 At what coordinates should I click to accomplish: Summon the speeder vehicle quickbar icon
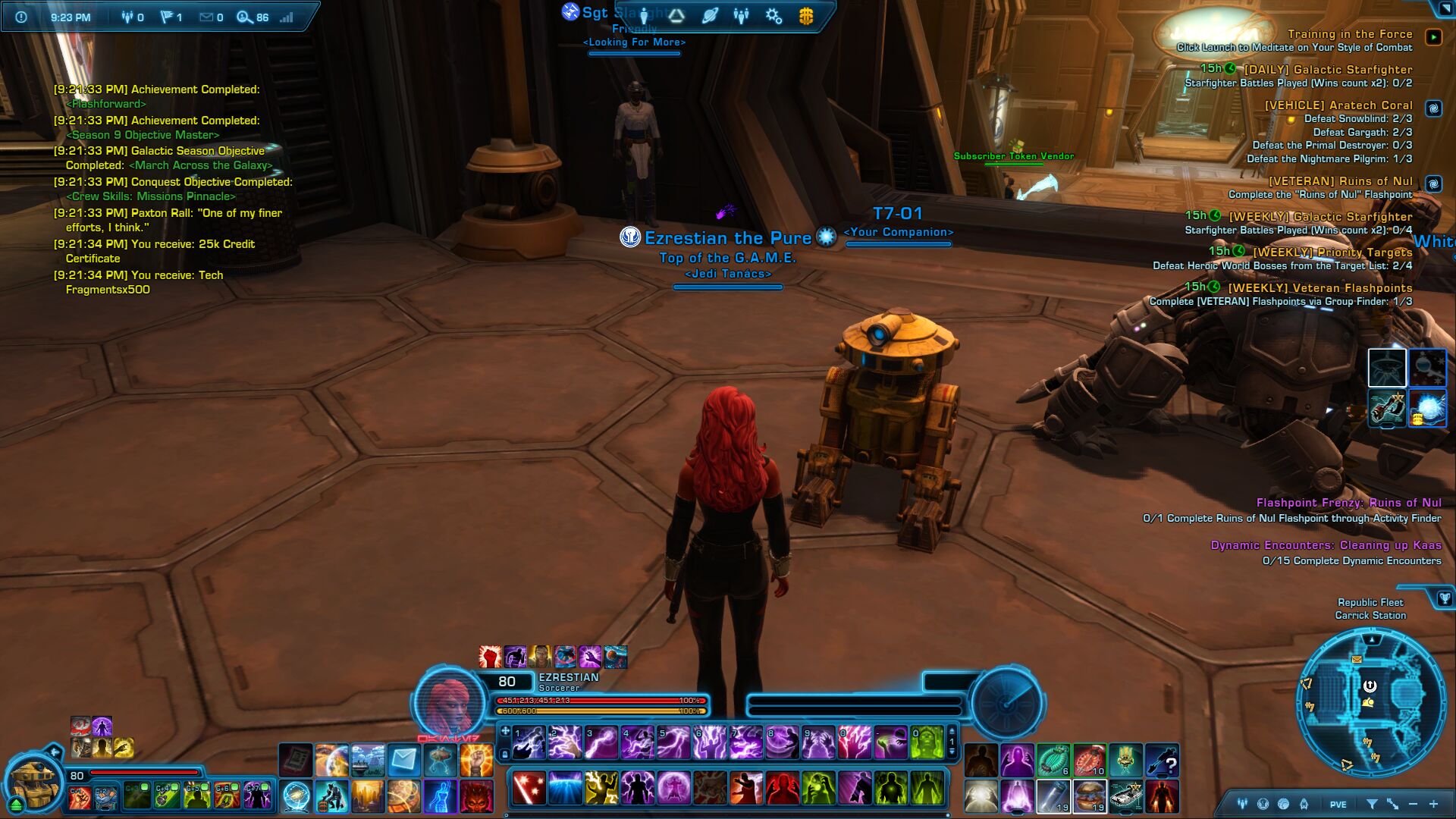pyautogui.click(x=1126, y=797)
